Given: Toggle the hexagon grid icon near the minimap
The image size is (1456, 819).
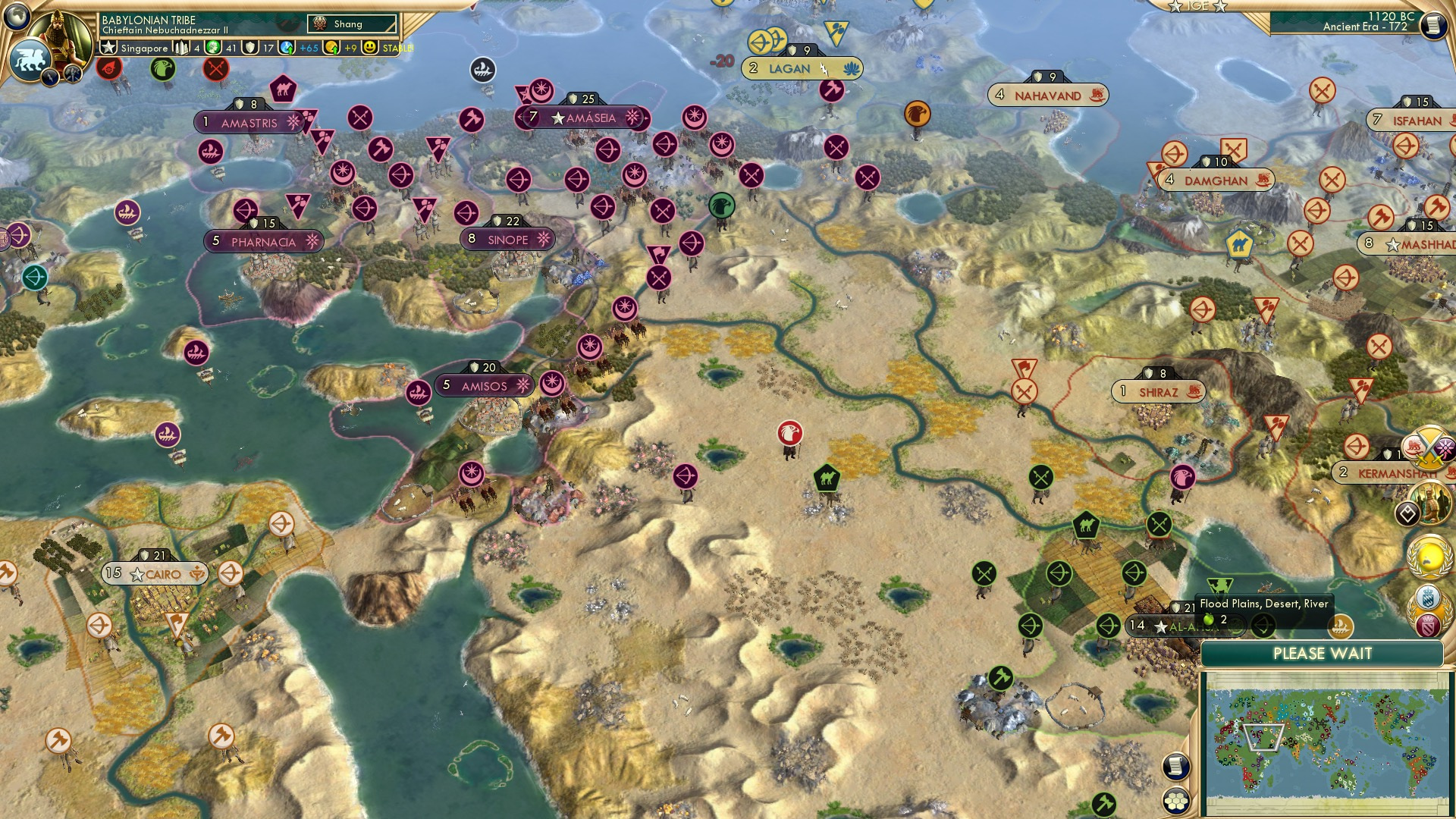Looking at the screenshot, I should click(1175, 802).
